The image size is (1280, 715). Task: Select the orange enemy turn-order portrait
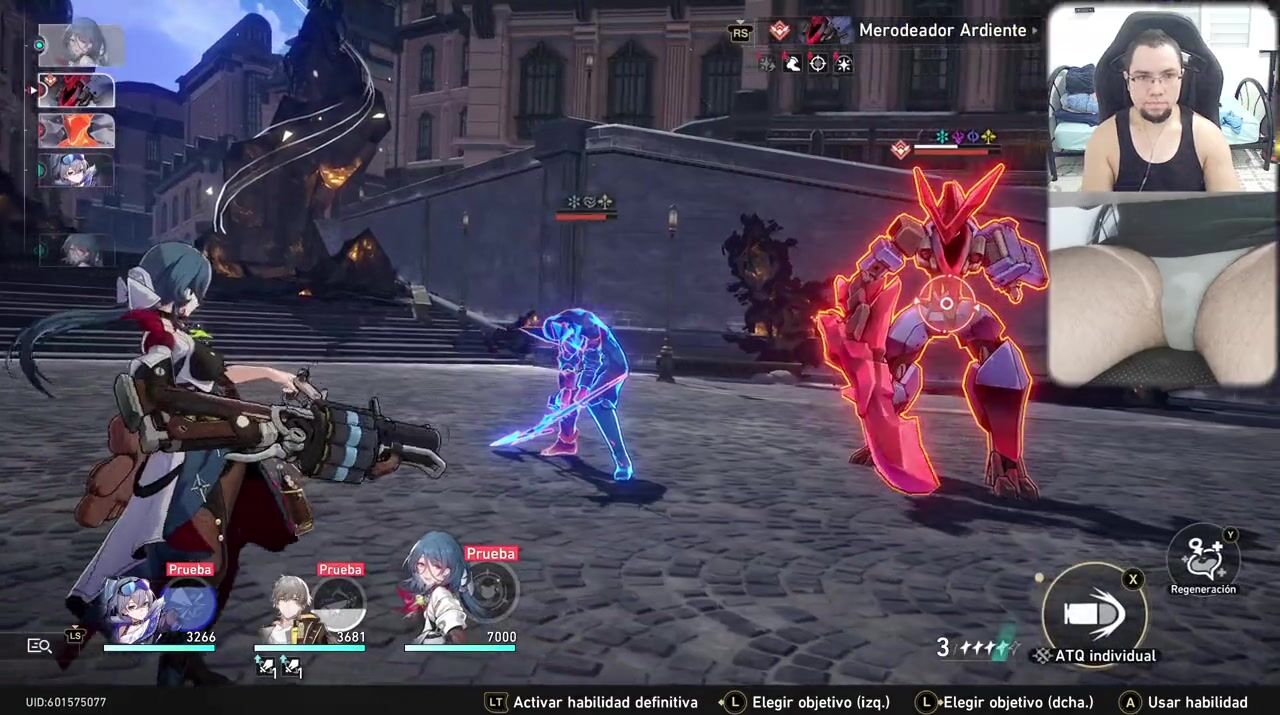click(76, 131)
